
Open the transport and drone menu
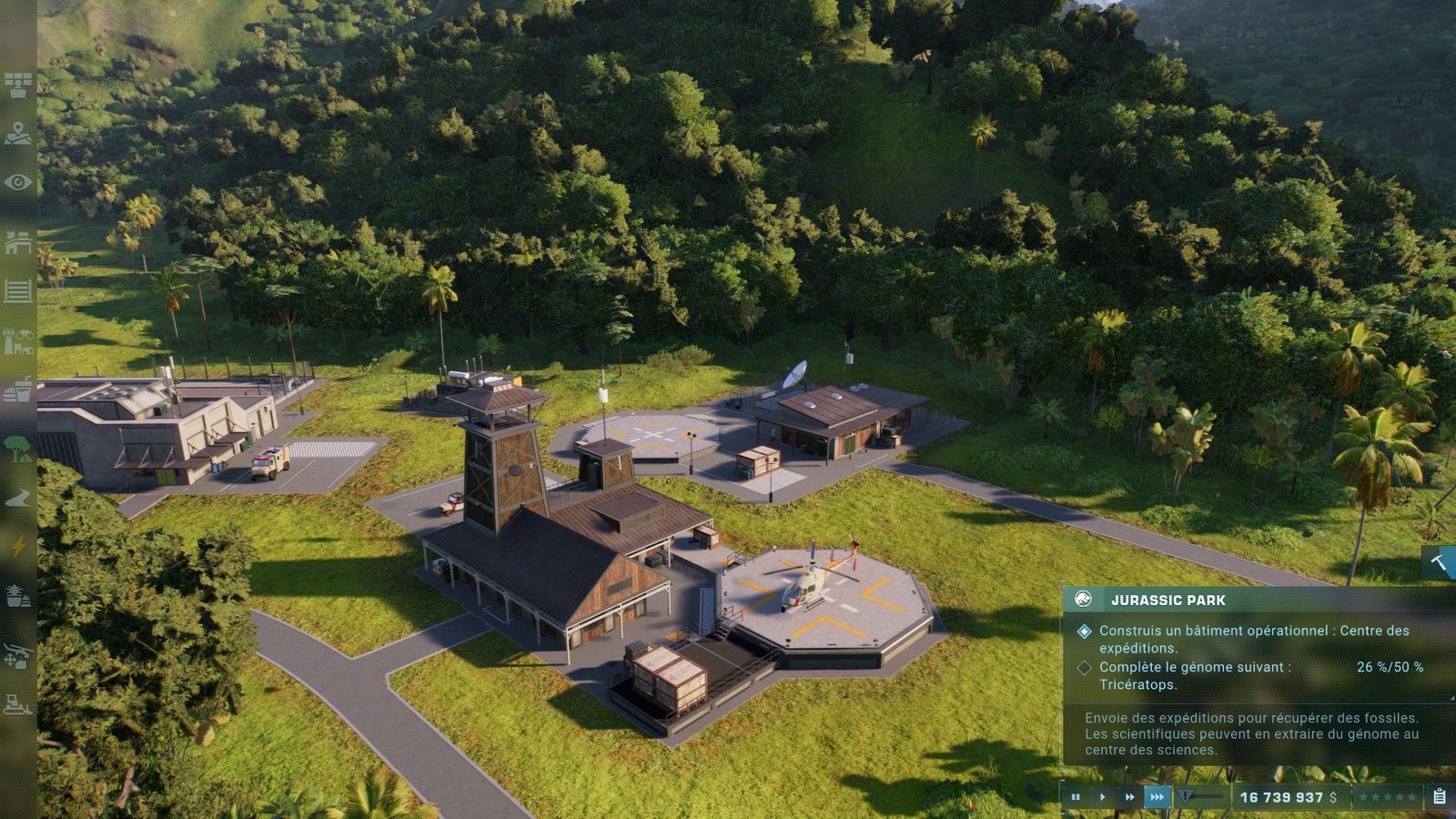coord(17,654)
